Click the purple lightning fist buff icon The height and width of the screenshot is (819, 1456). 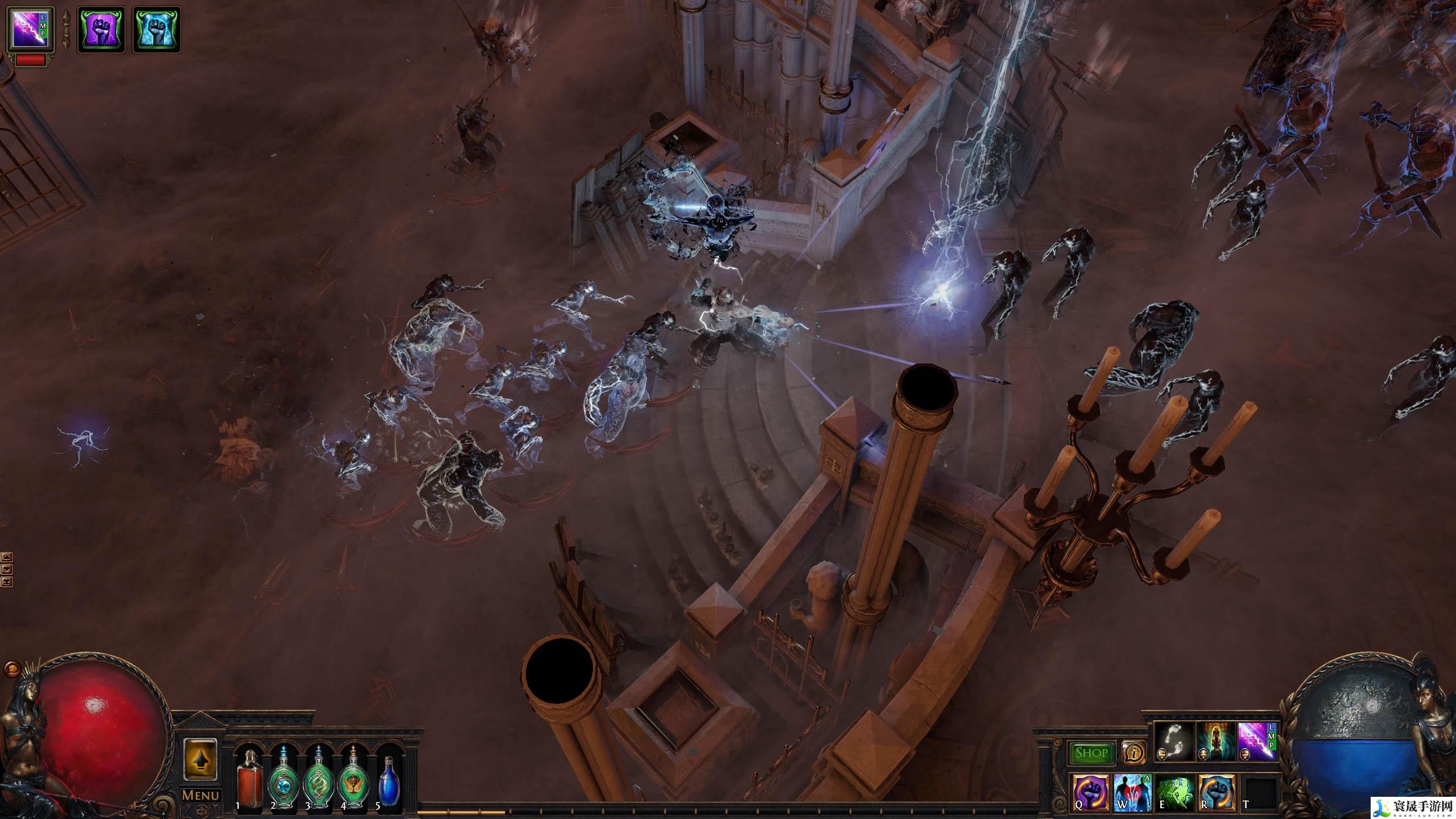coord(101,30)
